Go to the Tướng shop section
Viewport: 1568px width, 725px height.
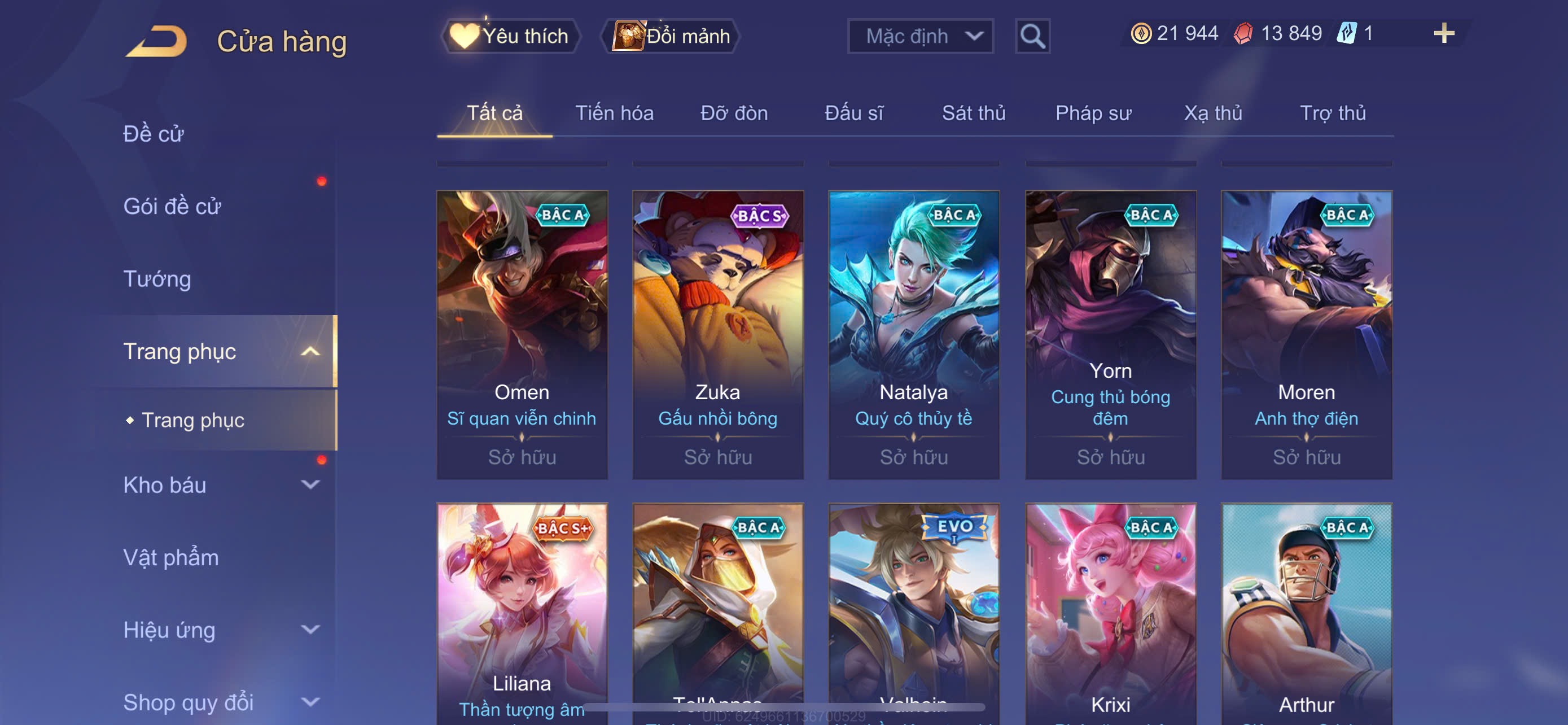(157, 279)
